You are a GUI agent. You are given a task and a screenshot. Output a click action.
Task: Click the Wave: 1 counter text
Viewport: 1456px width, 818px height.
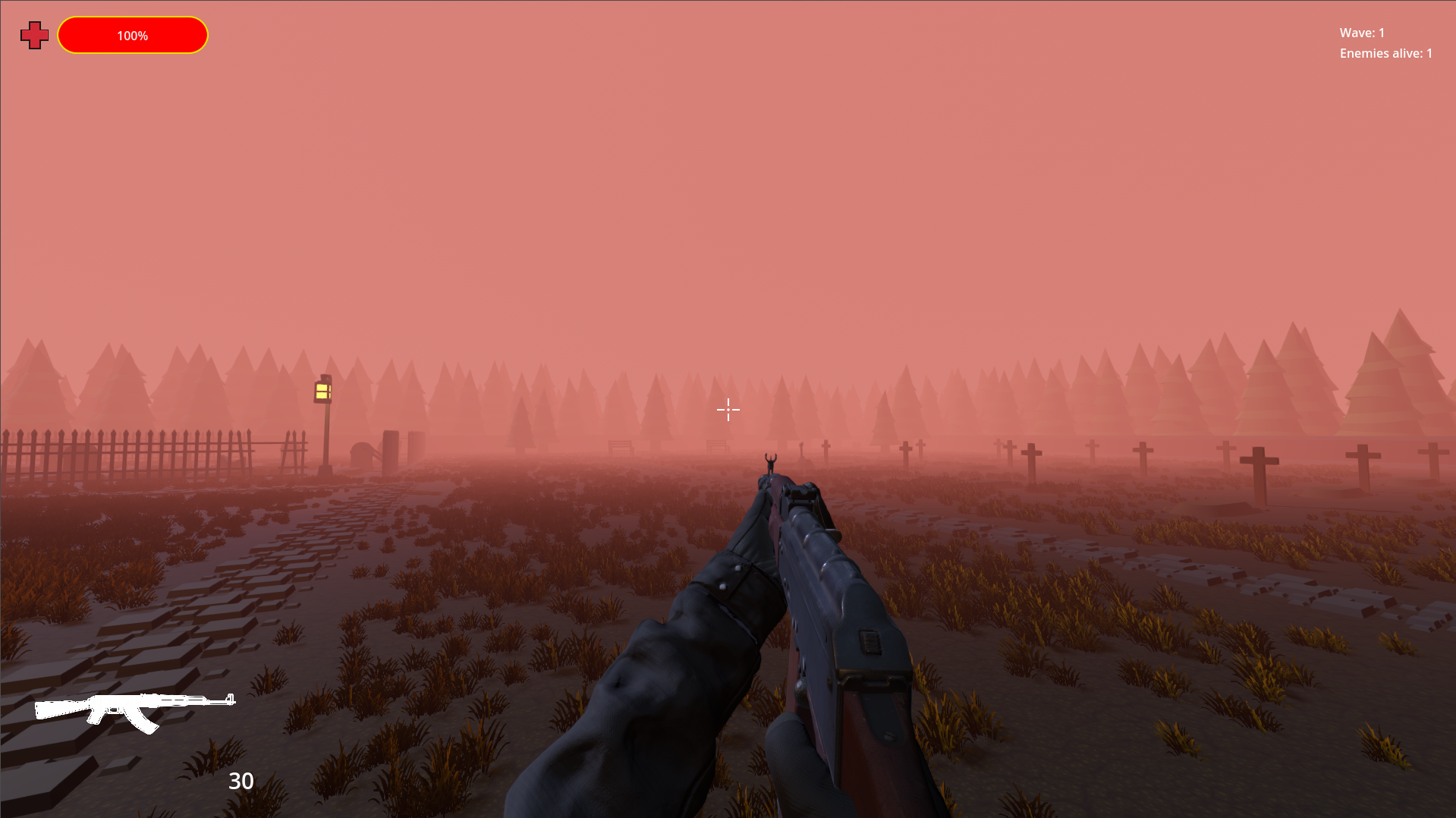pos(1361,33)
